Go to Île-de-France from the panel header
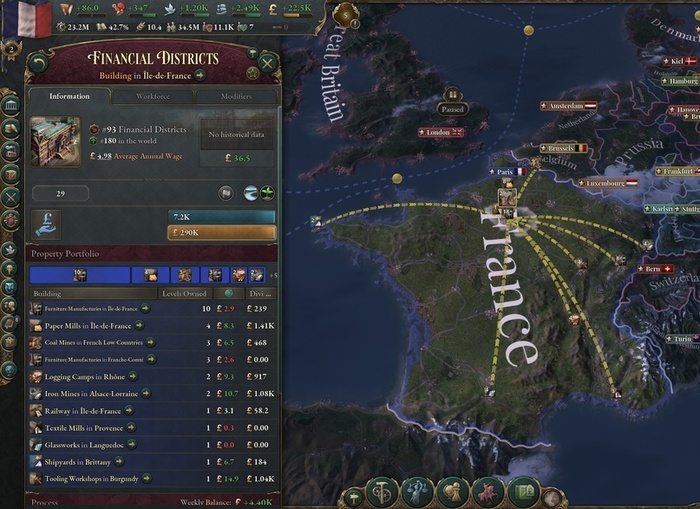Screen dimensions: 700x509 tap(200, 75)
